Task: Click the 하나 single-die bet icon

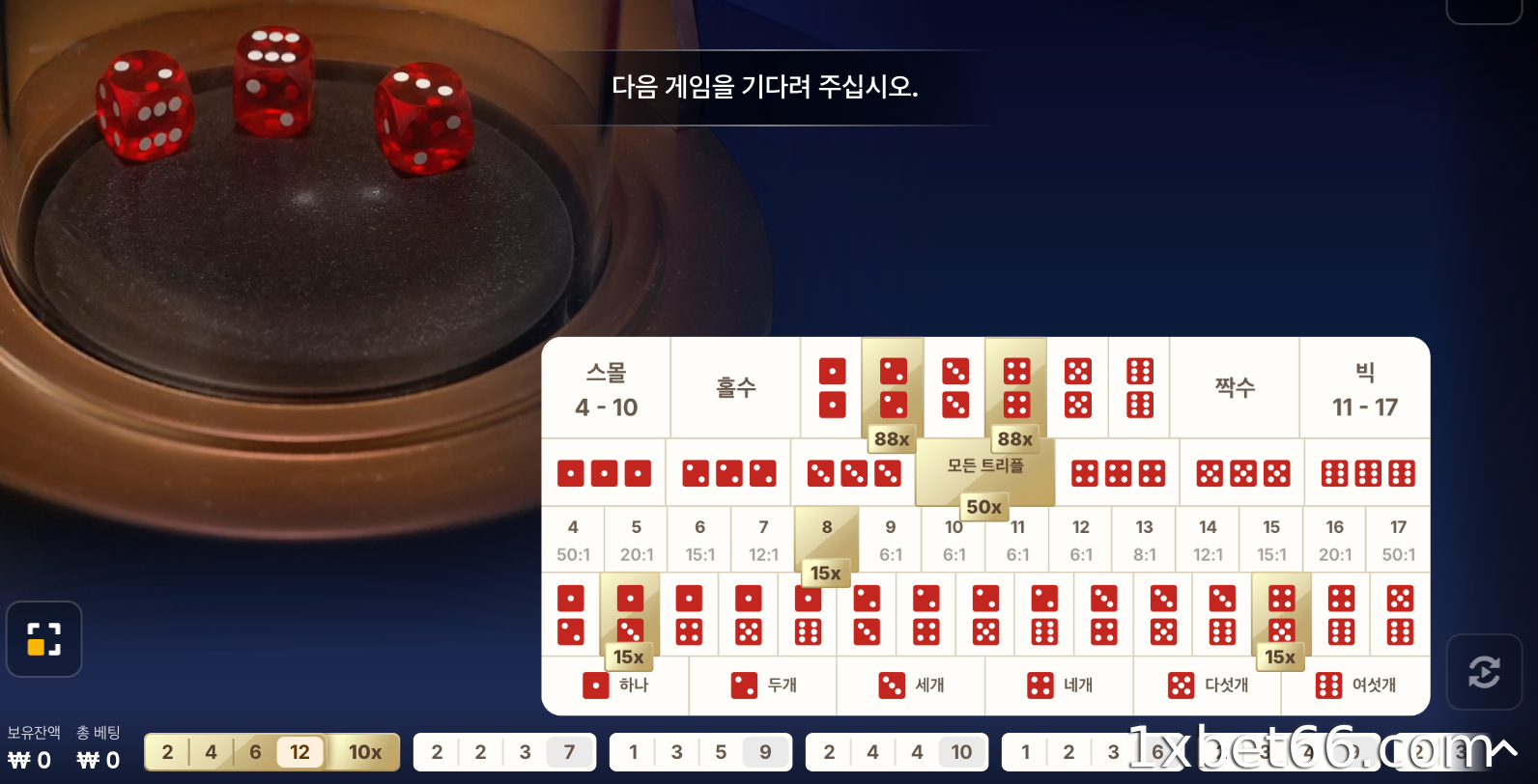Action: [x=596, y=686]
